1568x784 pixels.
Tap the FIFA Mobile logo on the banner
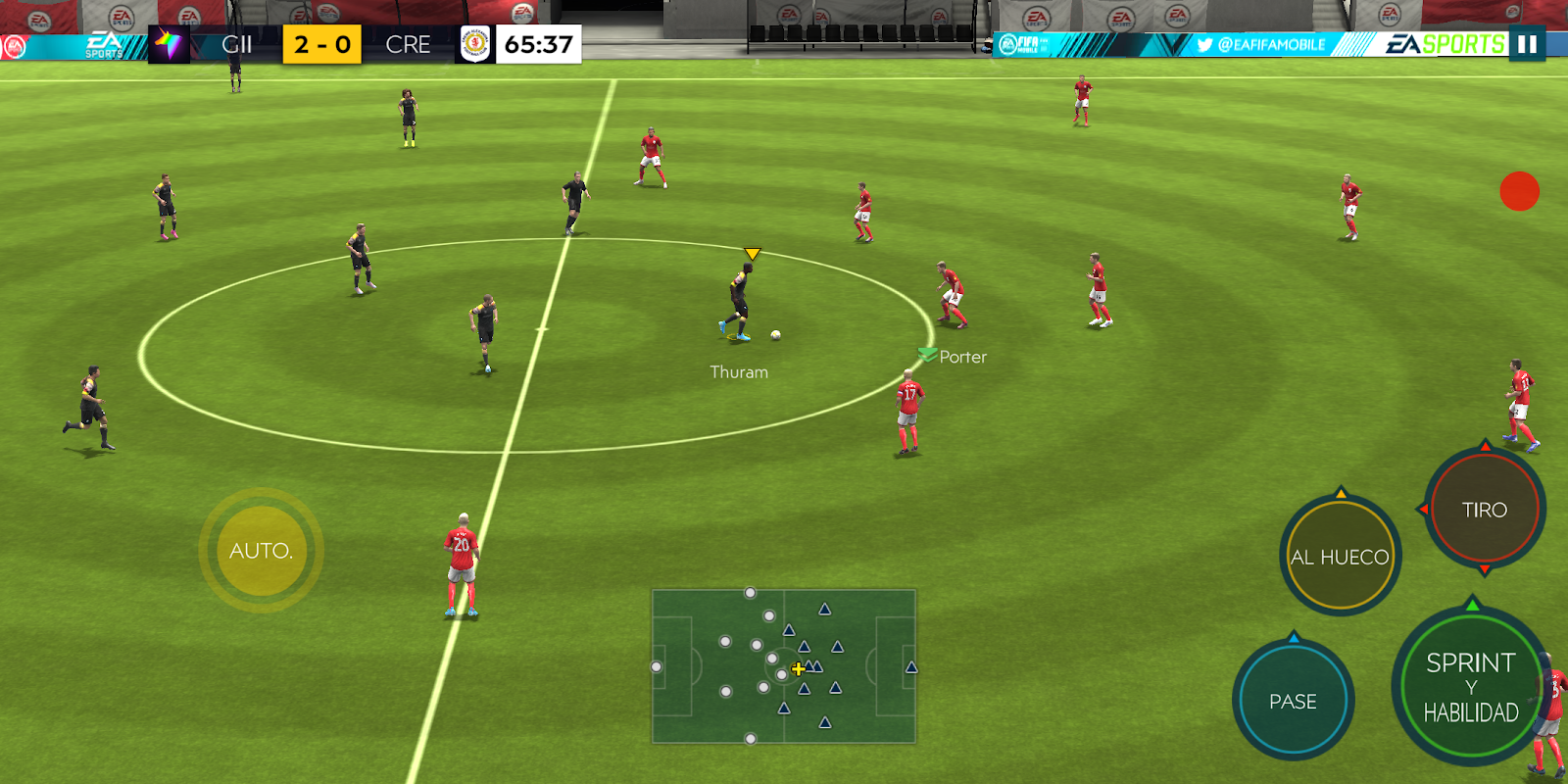click(1023, 43)
